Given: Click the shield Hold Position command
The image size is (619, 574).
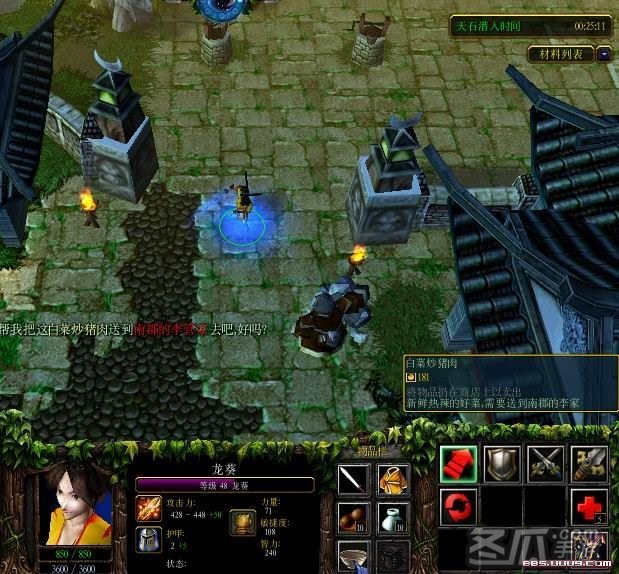Looking at the screenshot, I should (501, 463).
